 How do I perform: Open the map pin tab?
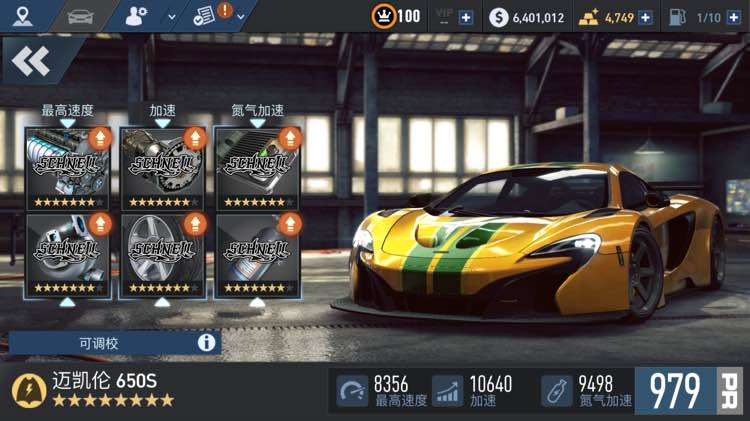23,15
